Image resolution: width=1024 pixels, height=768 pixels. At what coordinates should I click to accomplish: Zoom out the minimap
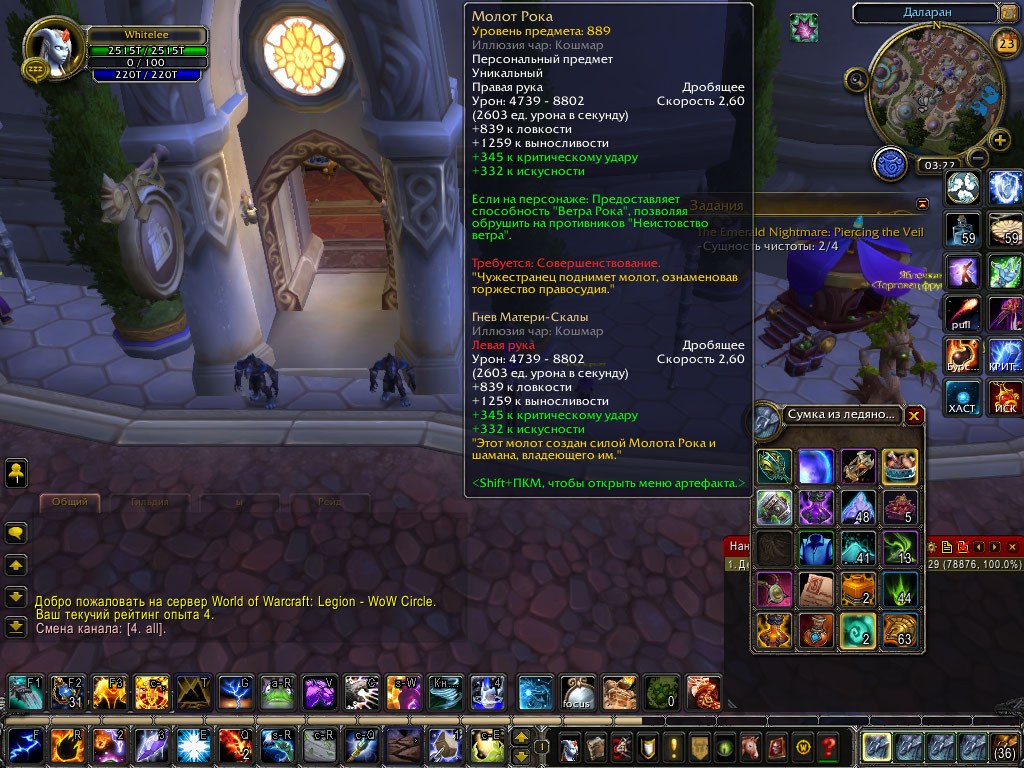pos(978,158)
